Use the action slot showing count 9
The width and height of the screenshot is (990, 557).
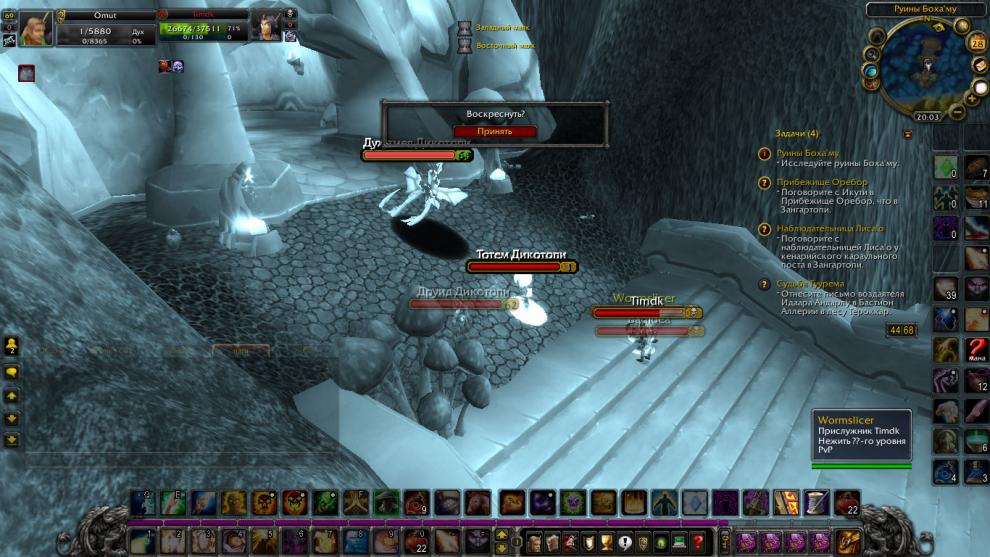pos(415,502)
